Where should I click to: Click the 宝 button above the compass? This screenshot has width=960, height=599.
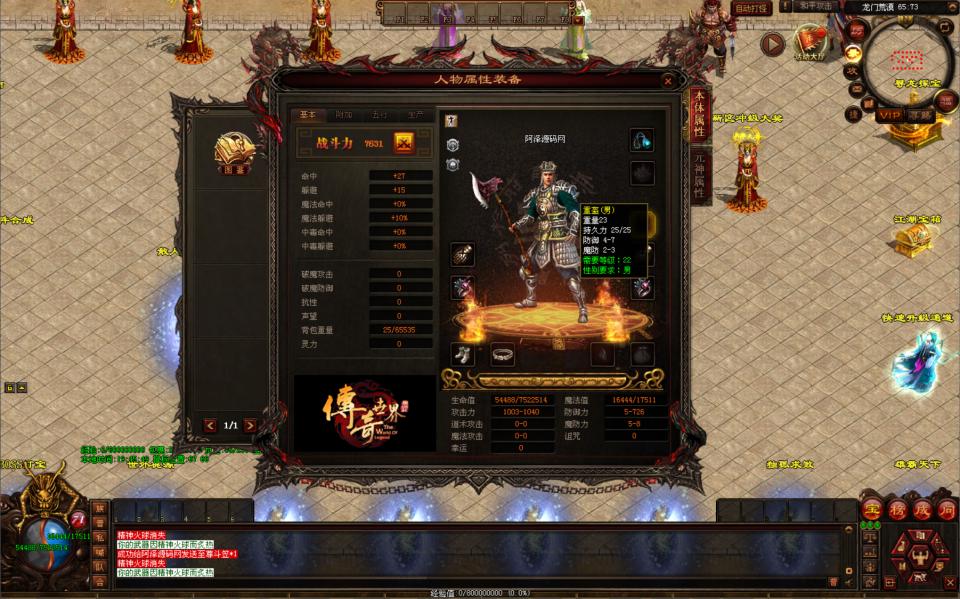pyautogui.click(x=871, y=509)
